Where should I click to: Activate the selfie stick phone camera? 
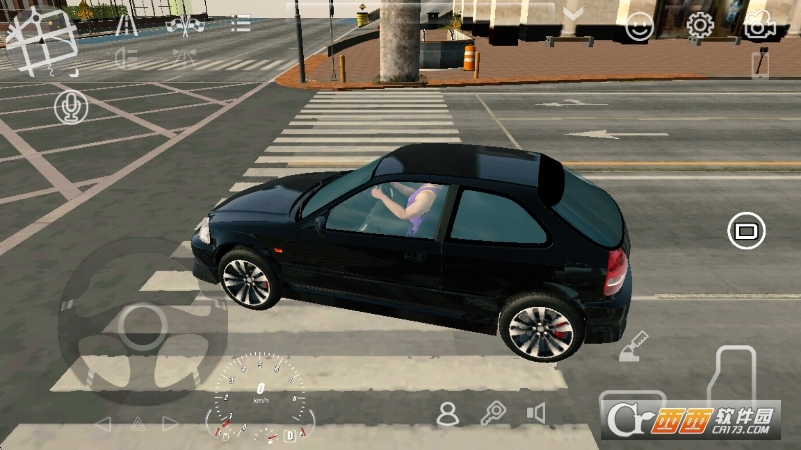pos(760,64)
